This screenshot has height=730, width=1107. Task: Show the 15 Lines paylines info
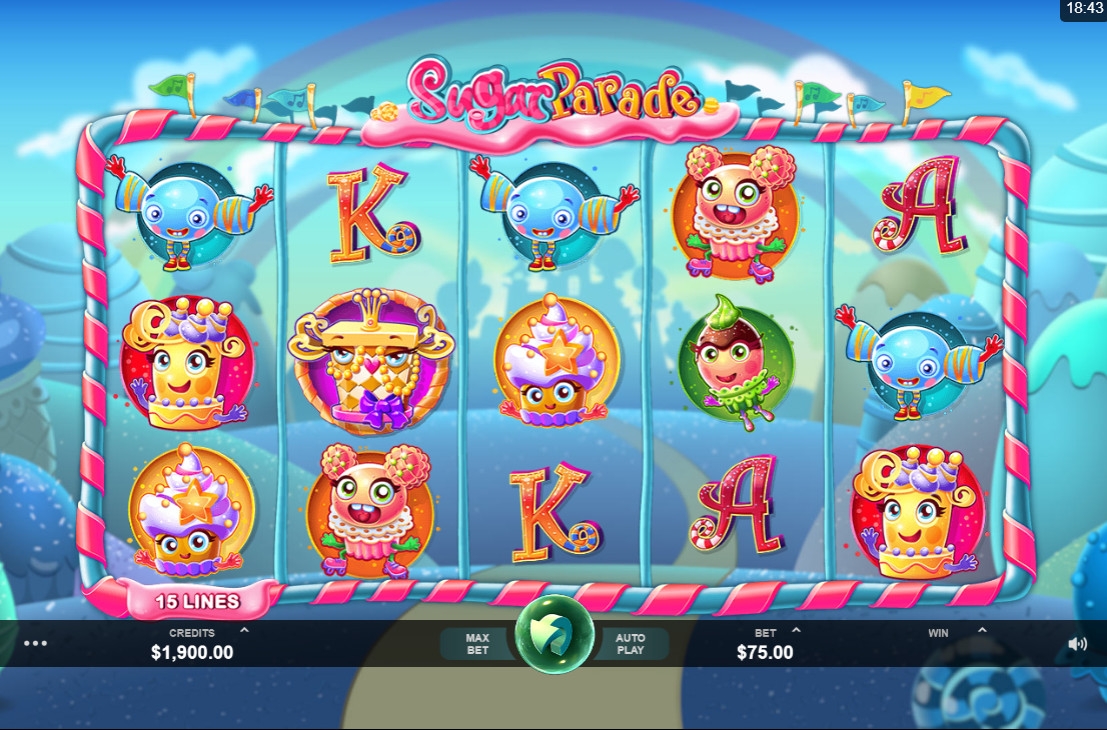point(197,602)
